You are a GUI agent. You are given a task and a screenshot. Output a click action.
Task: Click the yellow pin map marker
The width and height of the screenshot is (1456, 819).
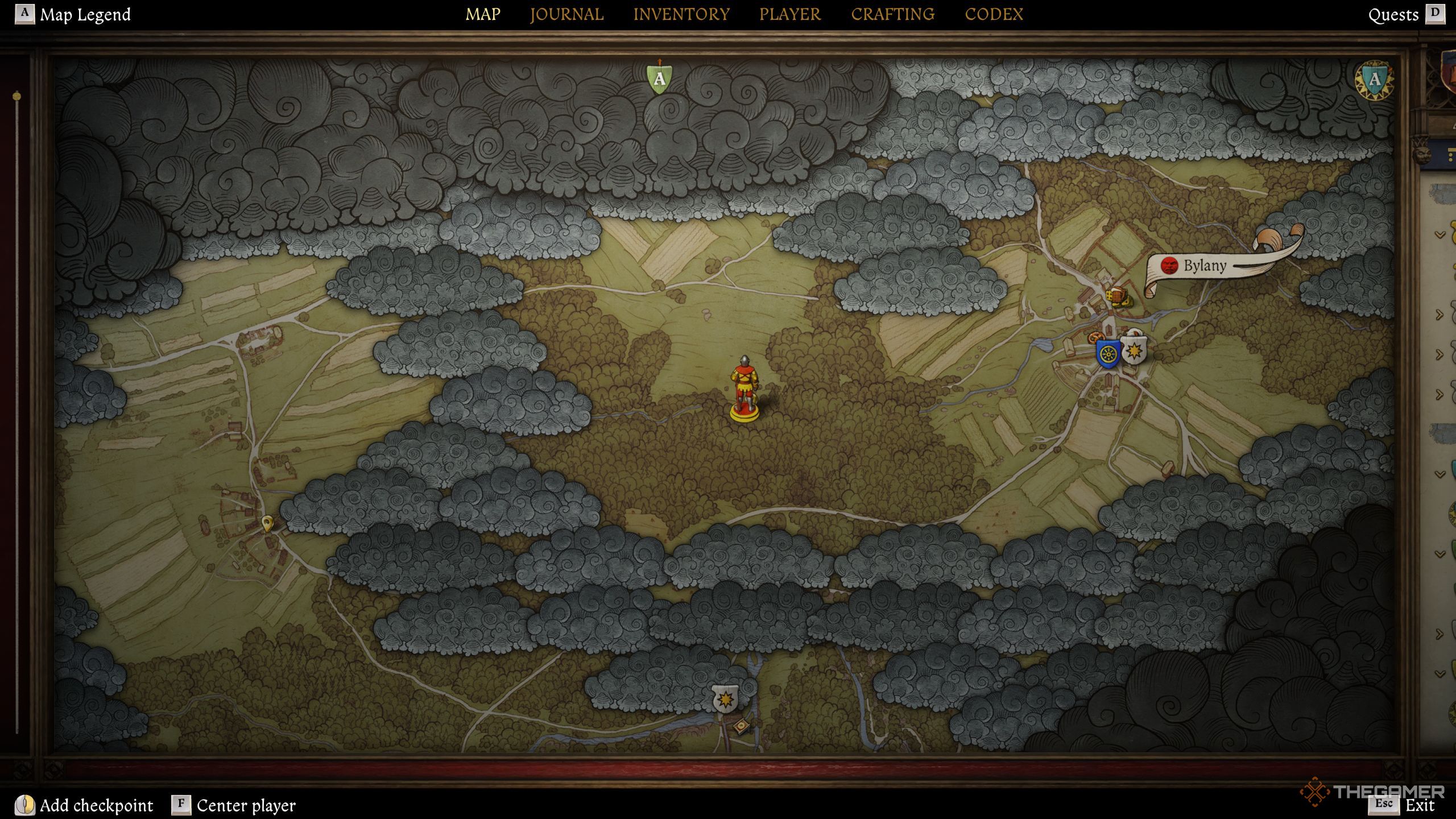click(267, 522)
